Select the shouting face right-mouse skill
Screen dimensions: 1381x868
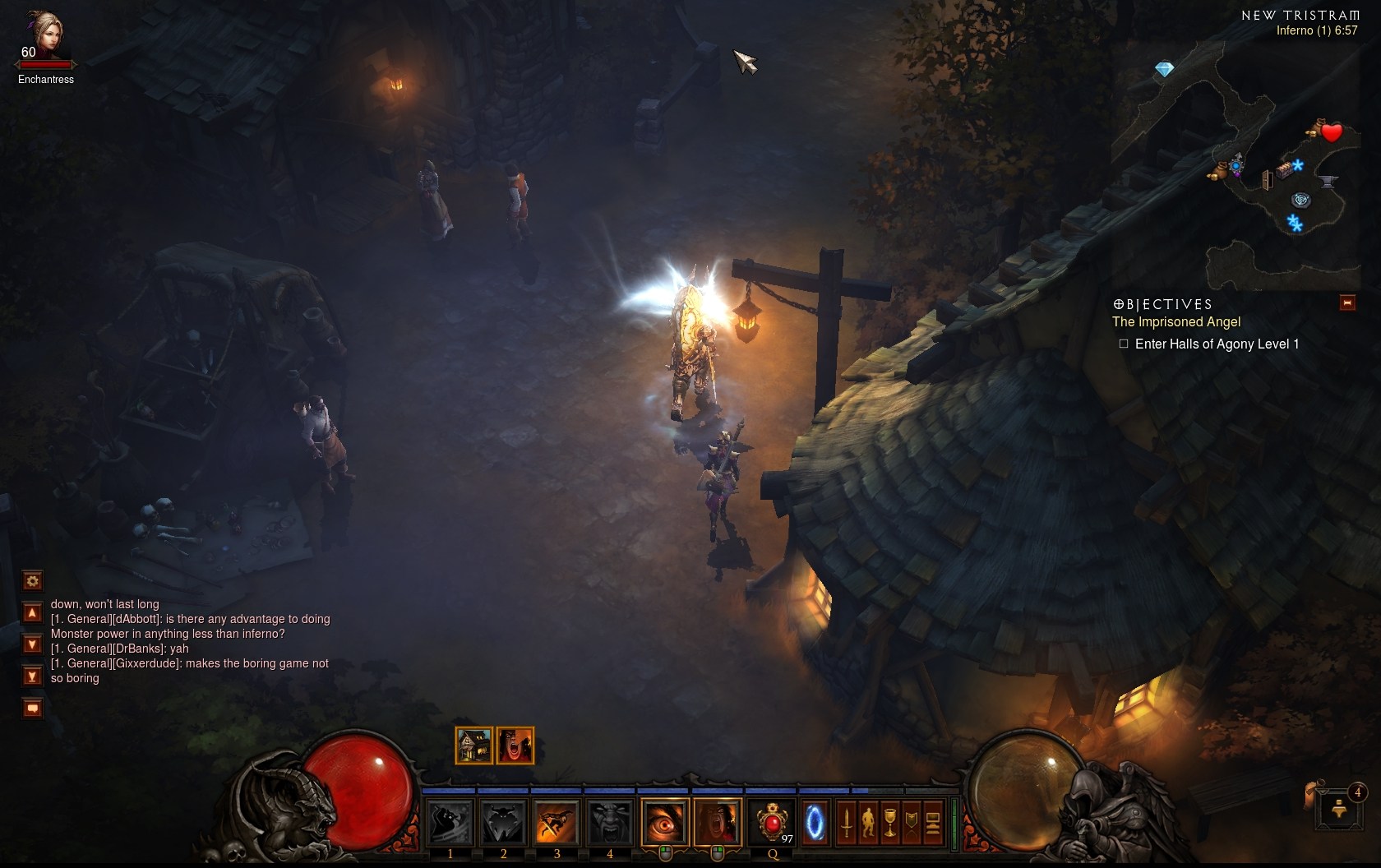(717, 821)
